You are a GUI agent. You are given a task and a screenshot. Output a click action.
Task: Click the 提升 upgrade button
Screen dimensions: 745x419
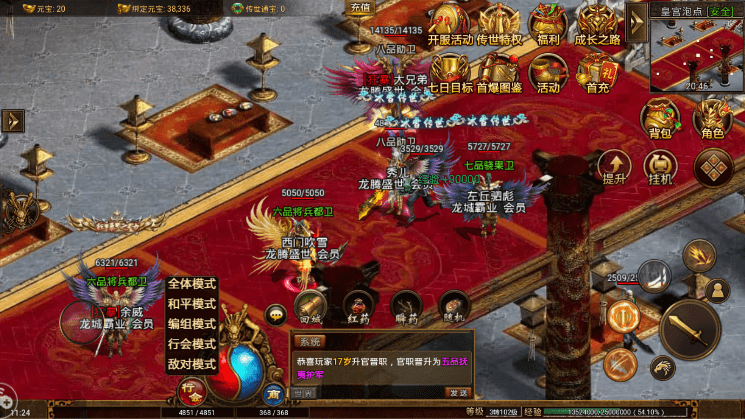coord(614,166)
